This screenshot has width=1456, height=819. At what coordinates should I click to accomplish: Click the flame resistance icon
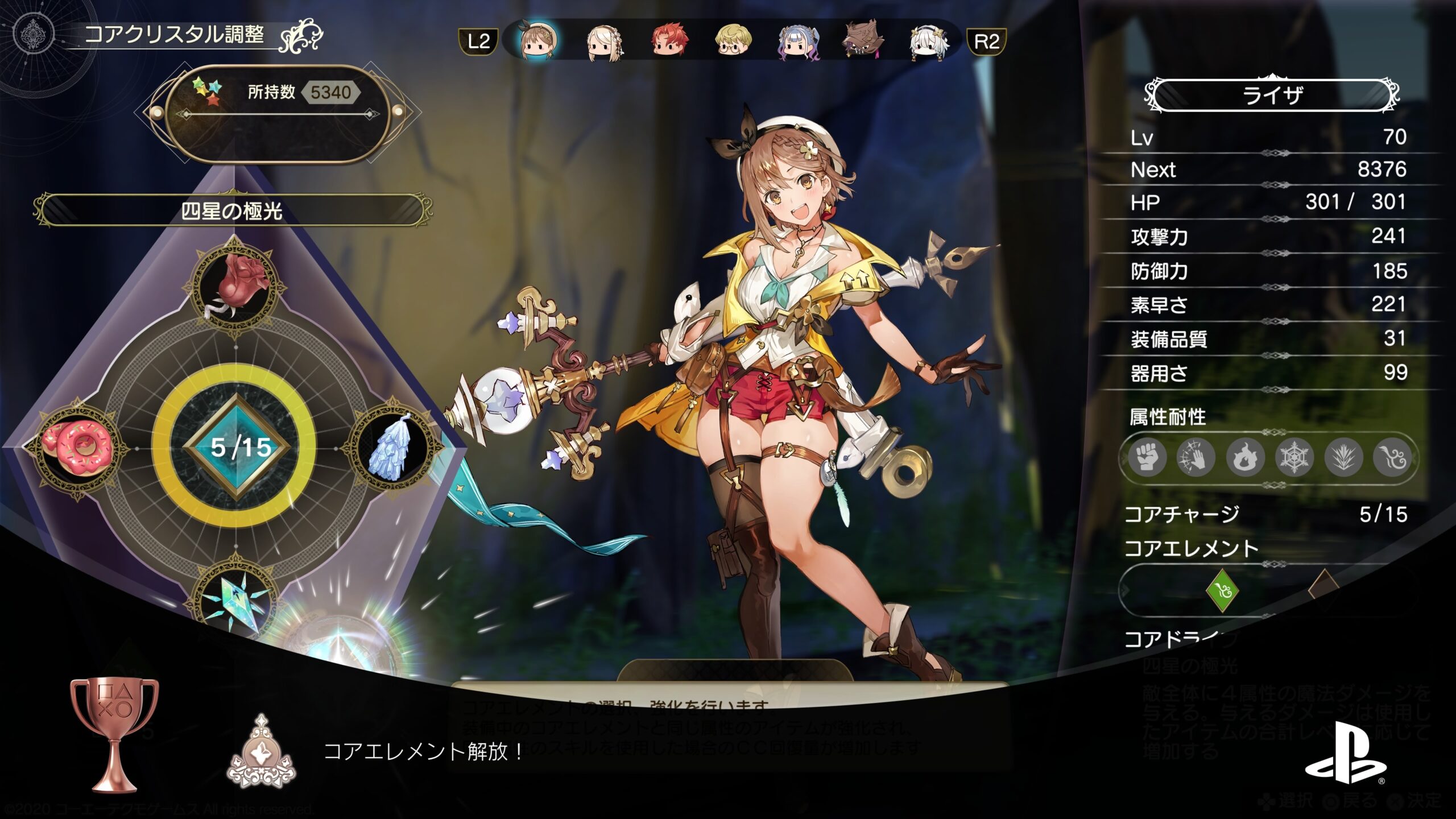click(x=1245, y=457)
